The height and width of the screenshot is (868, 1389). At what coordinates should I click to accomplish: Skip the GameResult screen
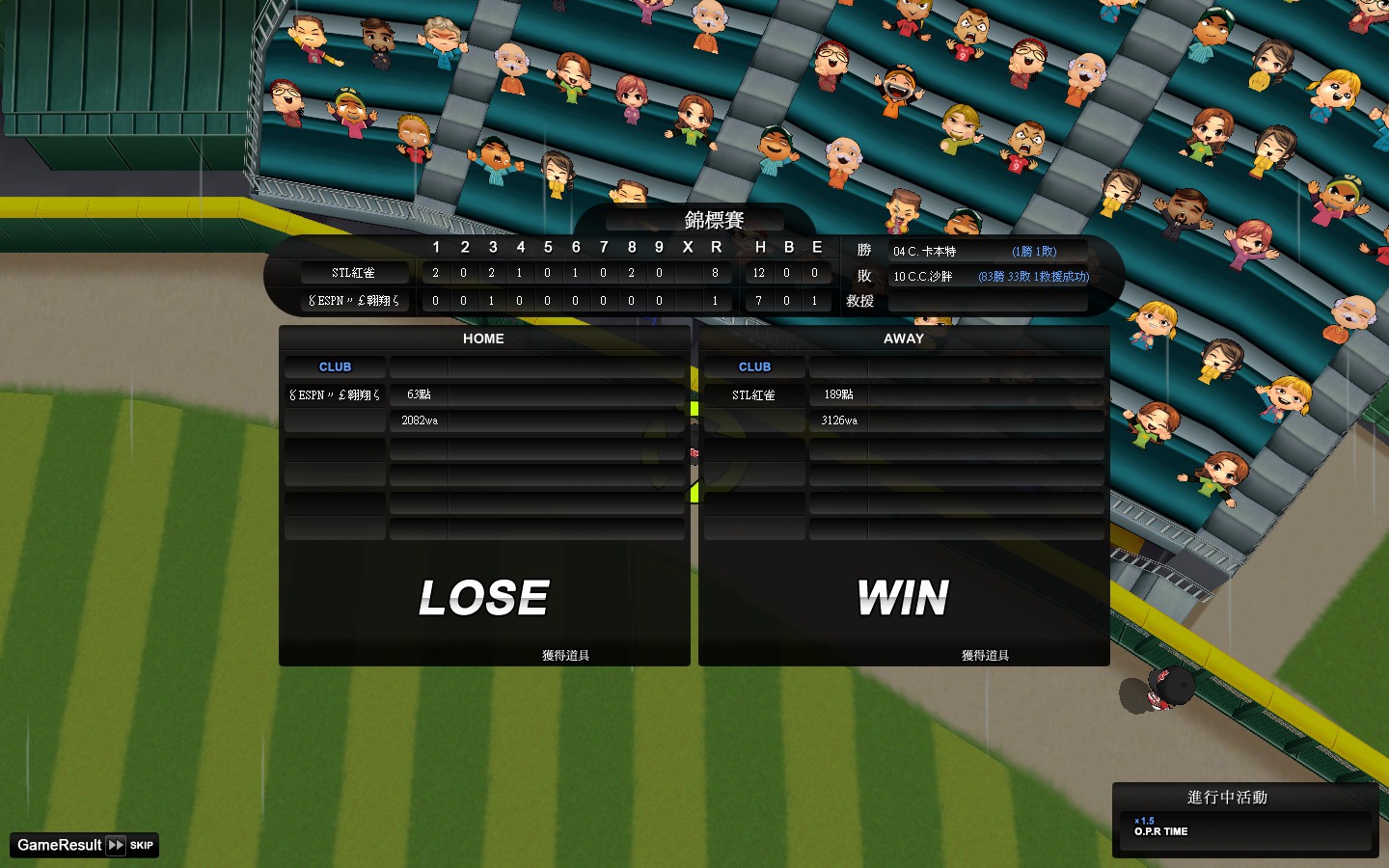pos(129,845)
